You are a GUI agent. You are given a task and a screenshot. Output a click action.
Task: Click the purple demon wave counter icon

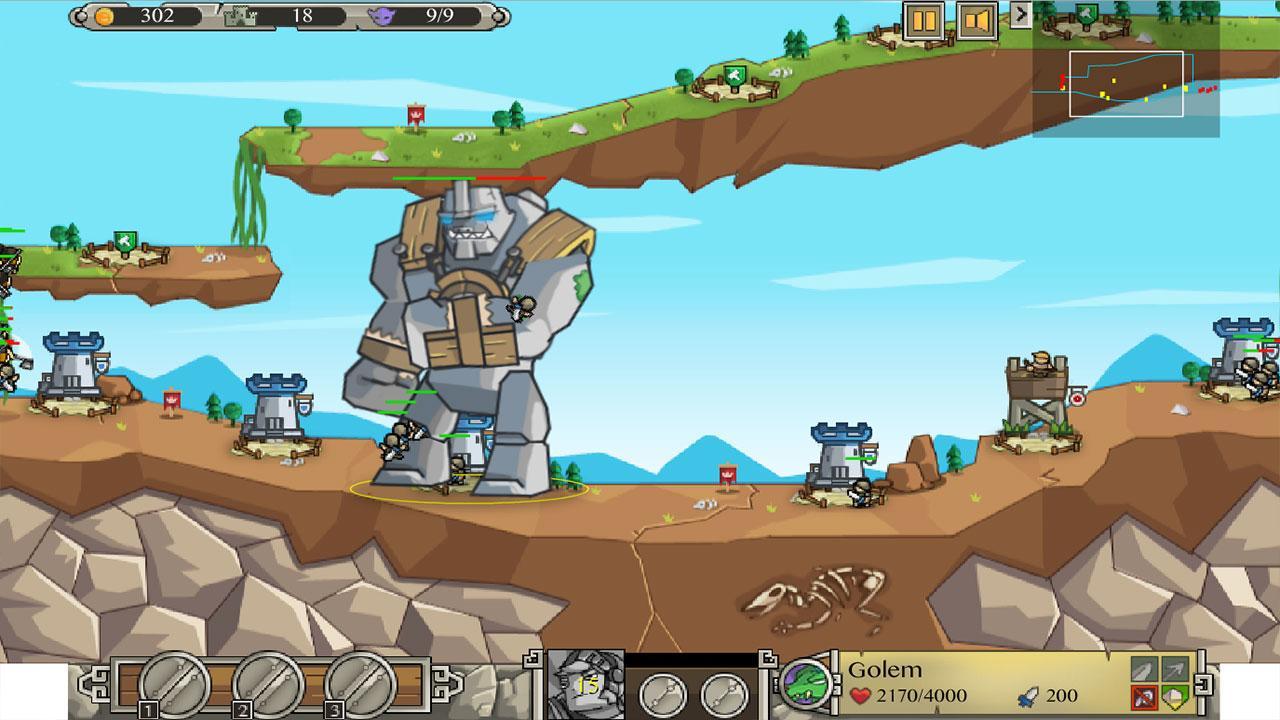pos(383,15)
